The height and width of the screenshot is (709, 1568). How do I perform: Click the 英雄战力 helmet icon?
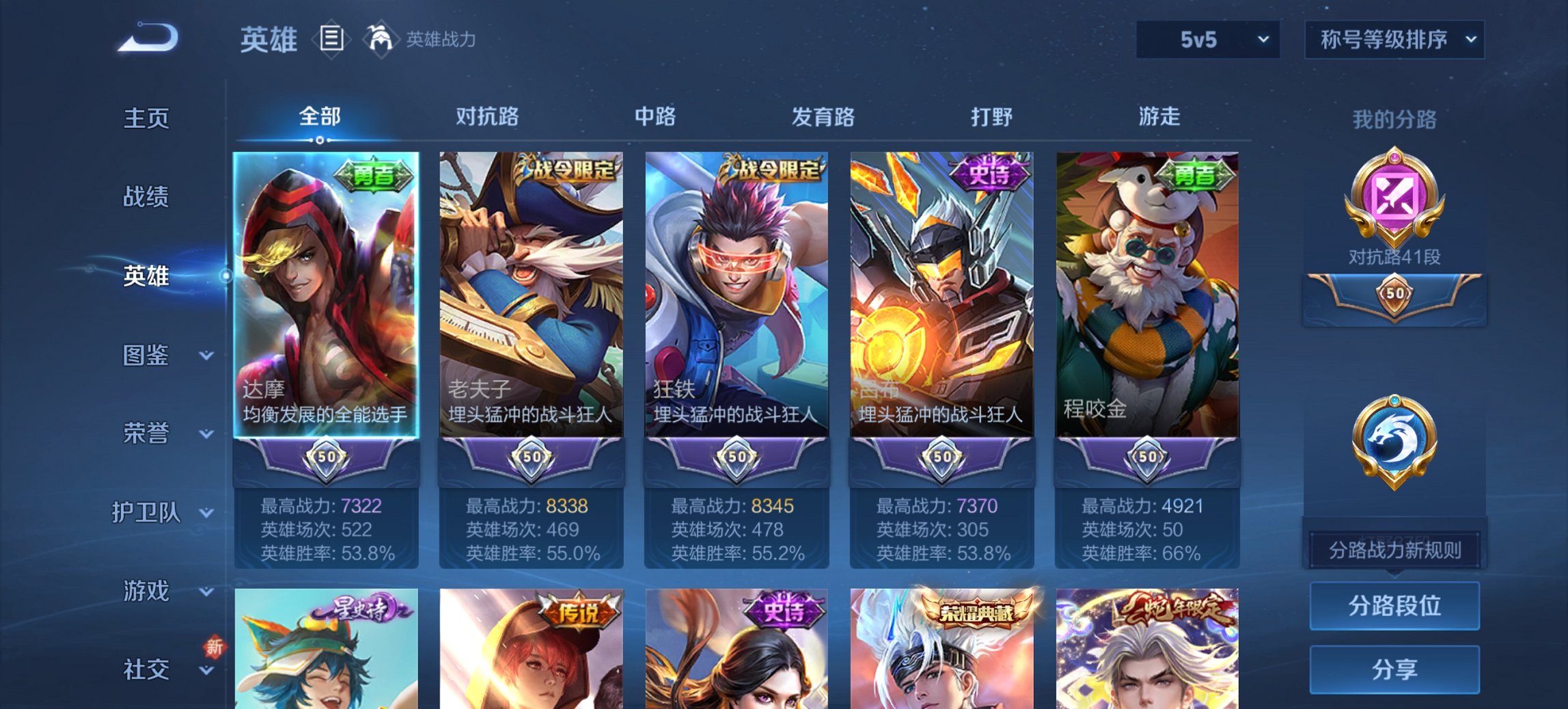(381, 39)
